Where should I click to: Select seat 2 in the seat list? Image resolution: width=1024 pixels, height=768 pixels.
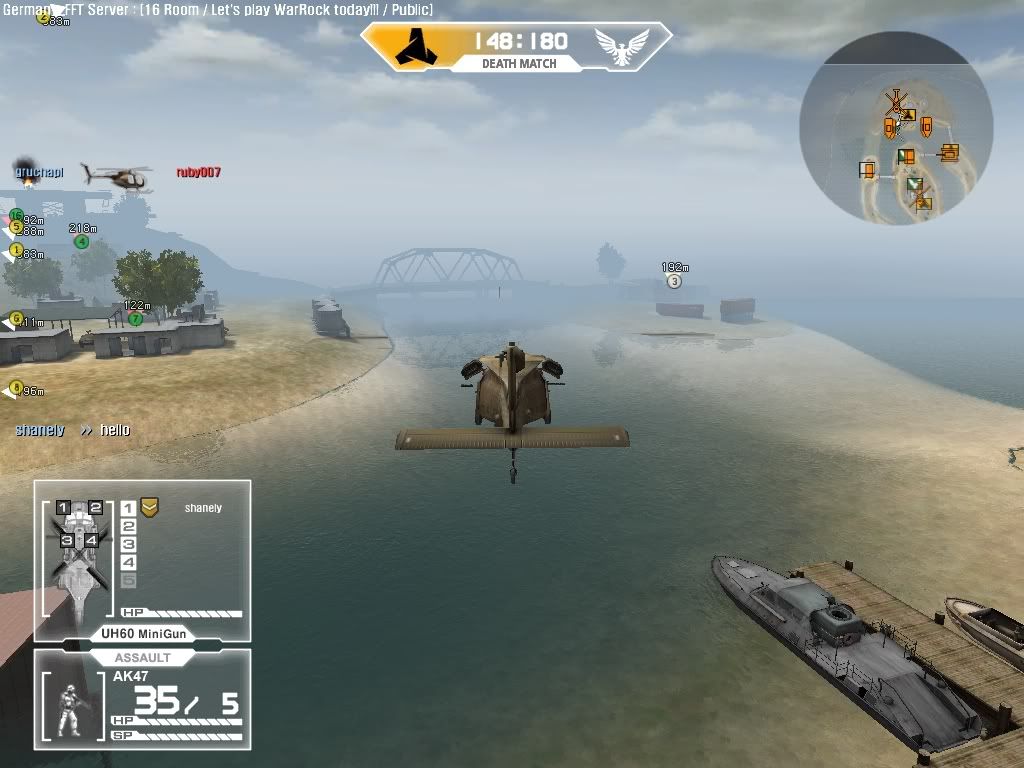coord(128,526)
